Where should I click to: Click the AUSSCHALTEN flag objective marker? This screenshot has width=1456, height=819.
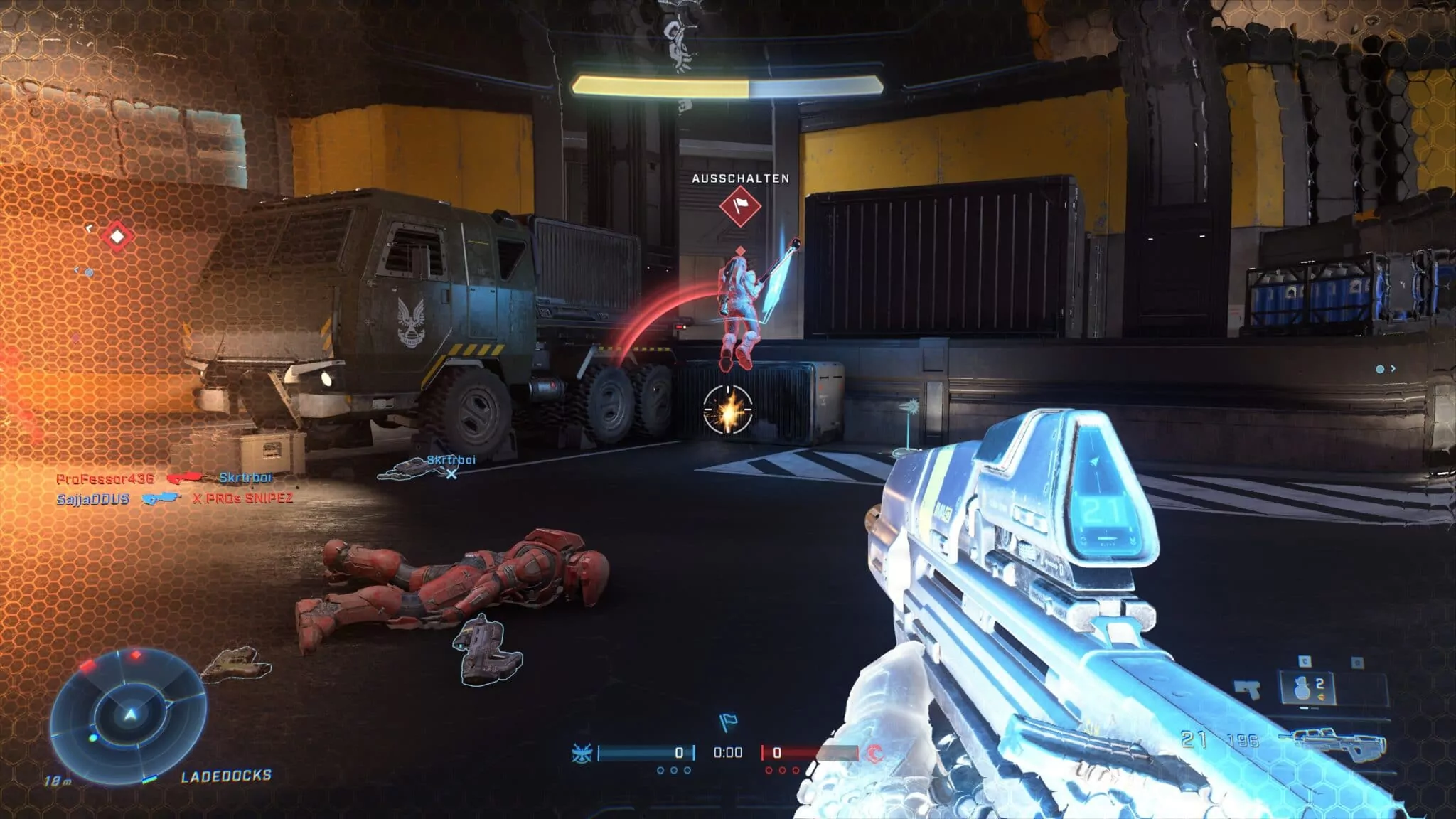(x=740, y=207)
